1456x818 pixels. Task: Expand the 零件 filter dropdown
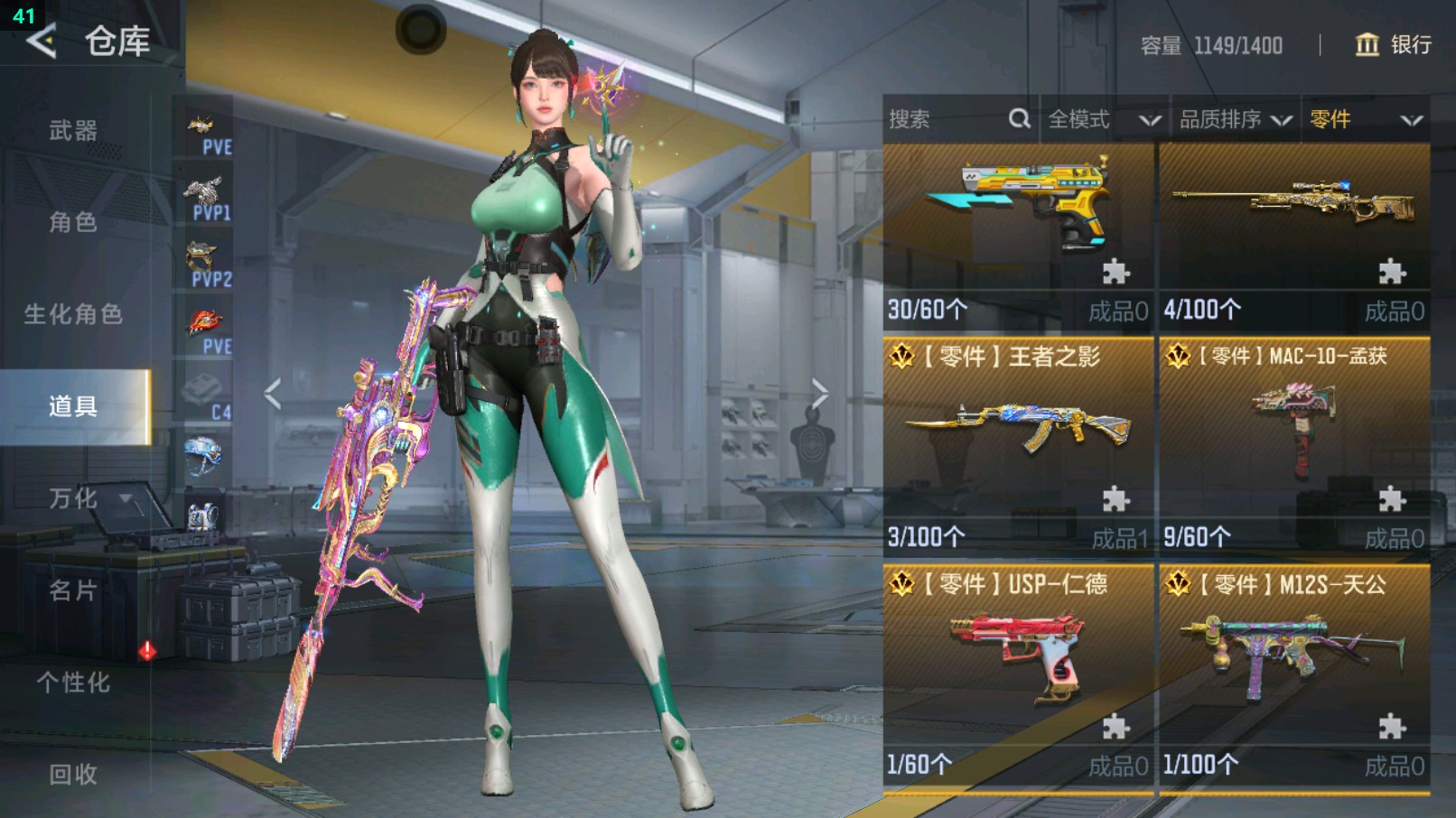click(1365, 119)
